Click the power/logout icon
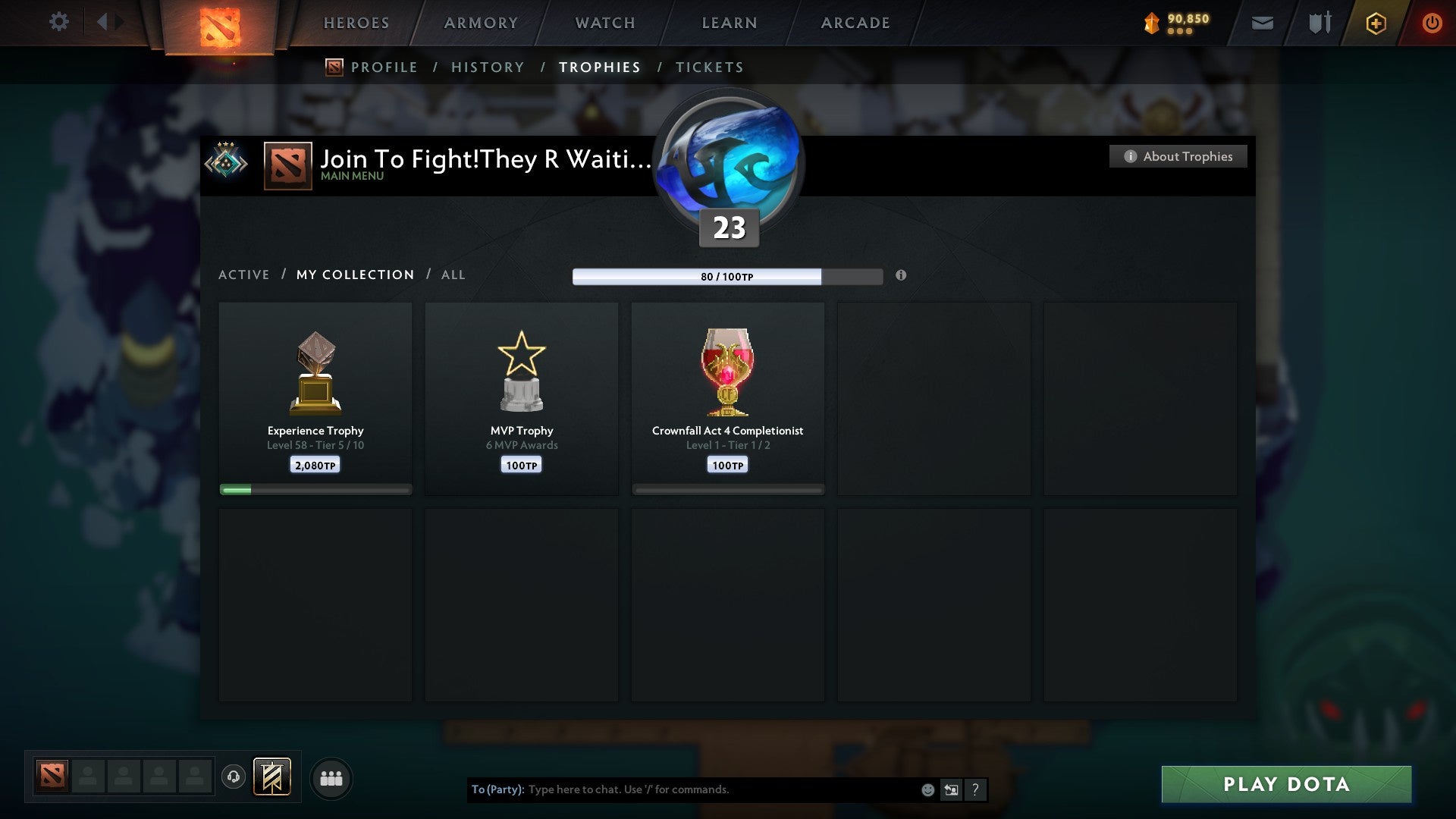 click(1433, 23)
